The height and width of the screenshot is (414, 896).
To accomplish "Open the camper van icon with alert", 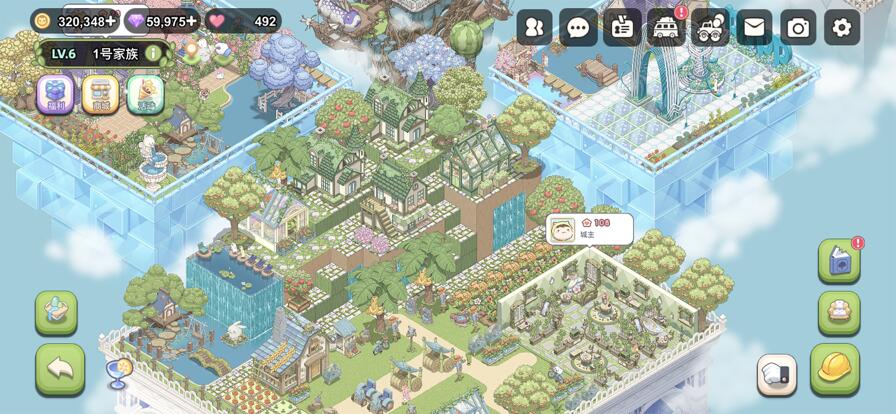I will tap(666, 27).
